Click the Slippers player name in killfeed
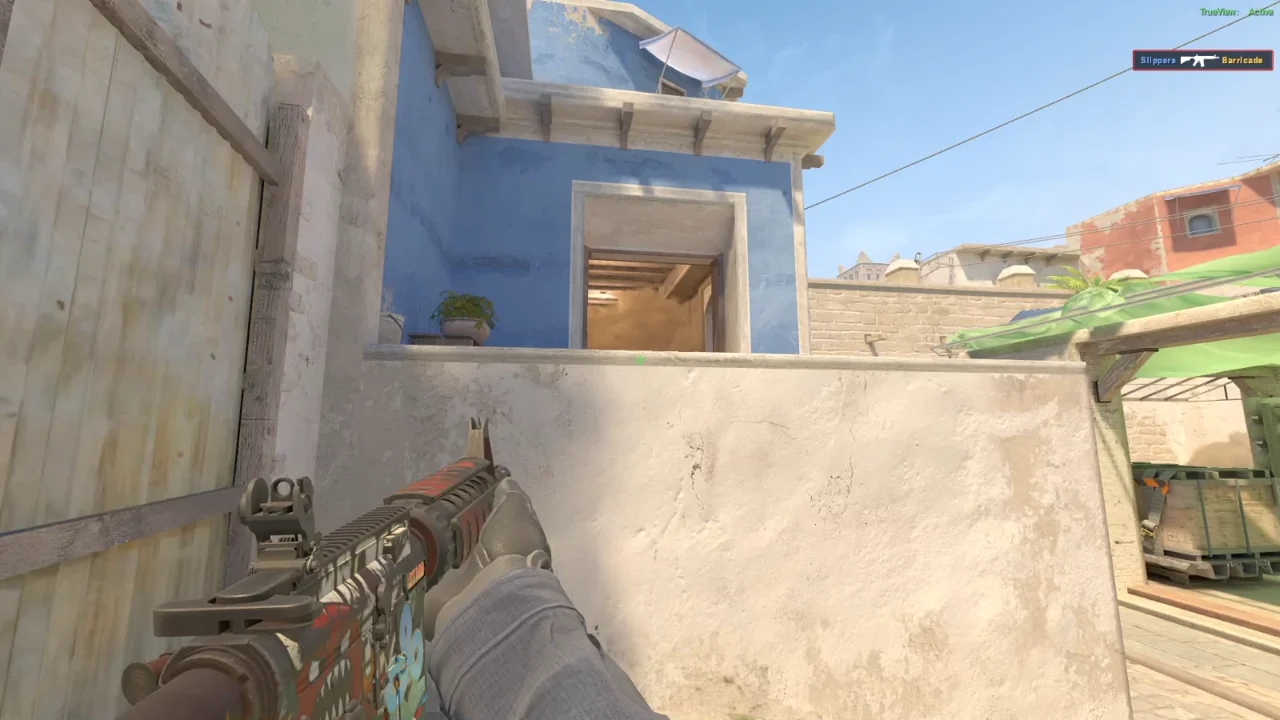 tap(1160, 60)
